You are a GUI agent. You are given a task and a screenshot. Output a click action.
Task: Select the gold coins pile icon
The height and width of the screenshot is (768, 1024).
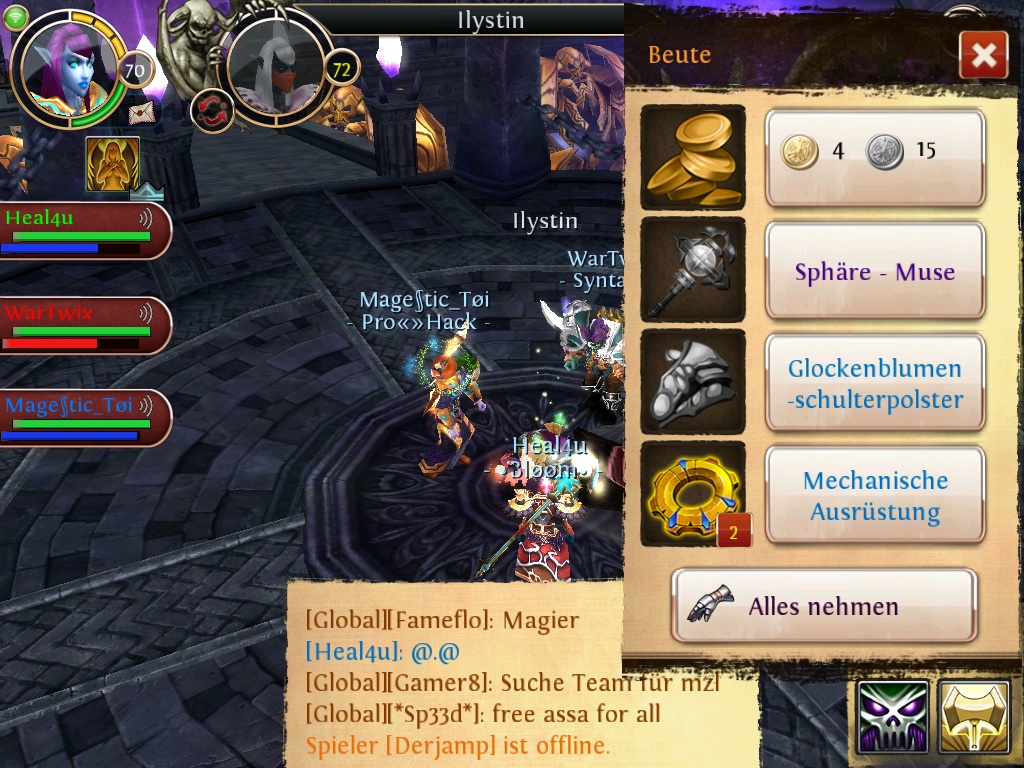tap(692, 157)
